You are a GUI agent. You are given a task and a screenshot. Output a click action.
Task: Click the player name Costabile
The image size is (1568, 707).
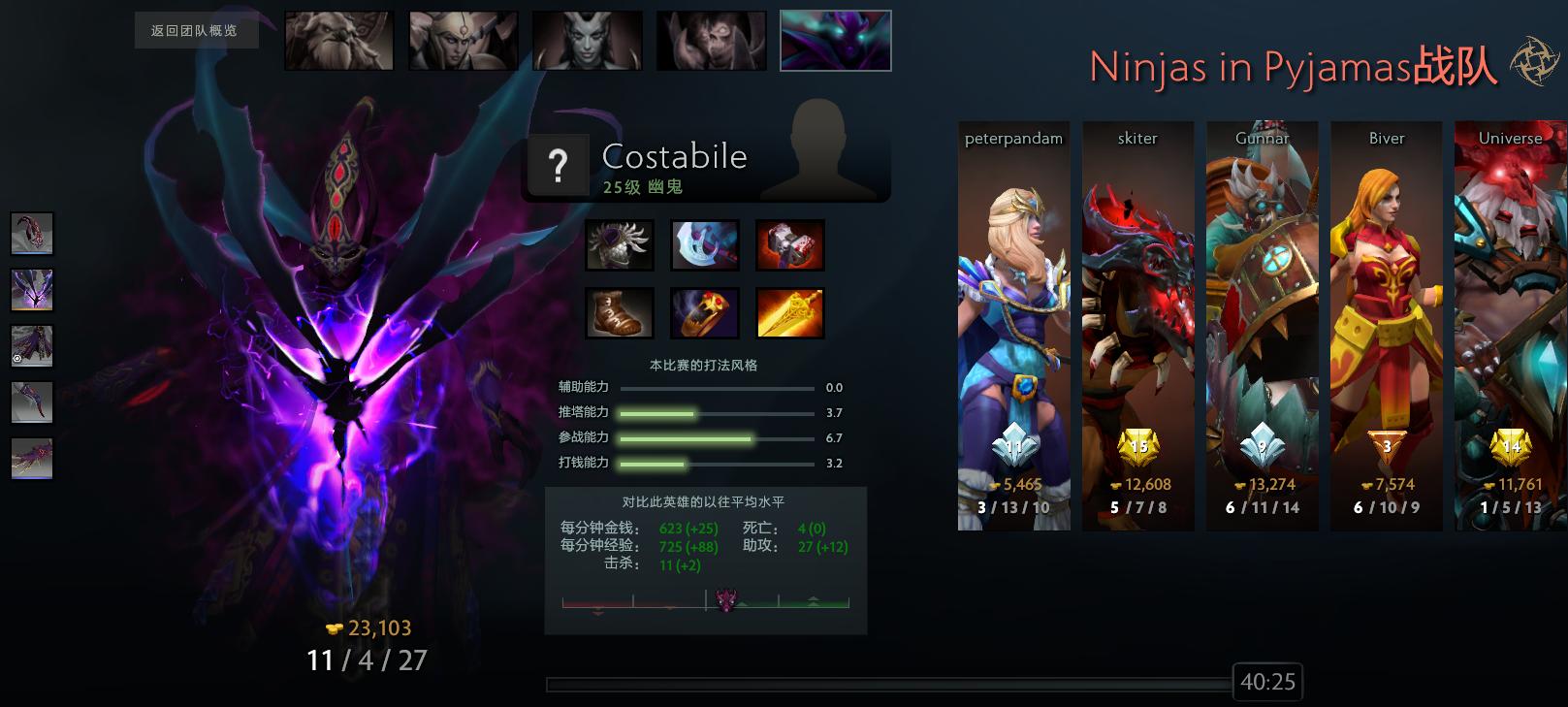pyautogui.click(x=674, y=156)
